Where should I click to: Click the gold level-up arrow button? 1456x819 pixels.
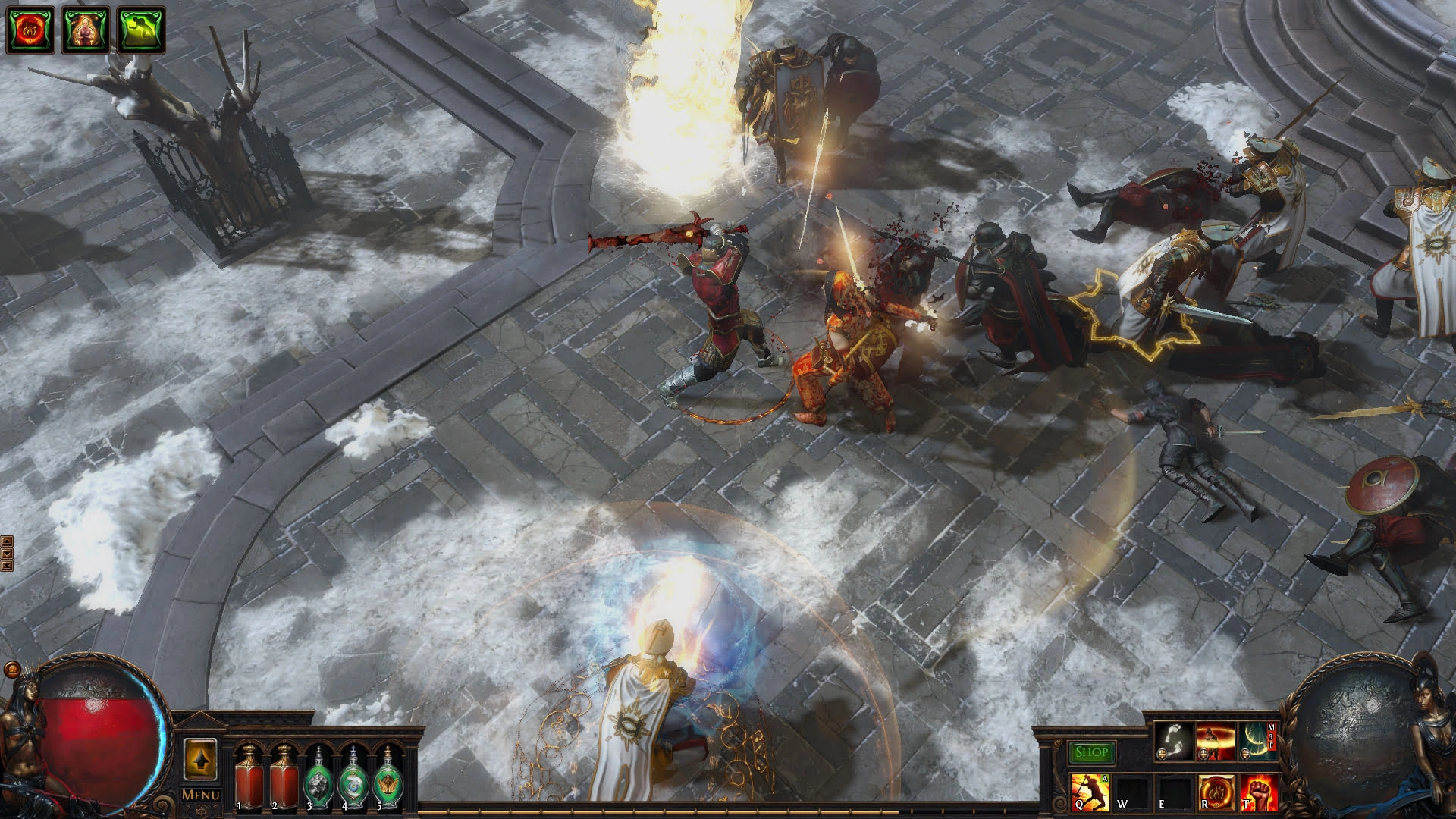pos(201,759)
